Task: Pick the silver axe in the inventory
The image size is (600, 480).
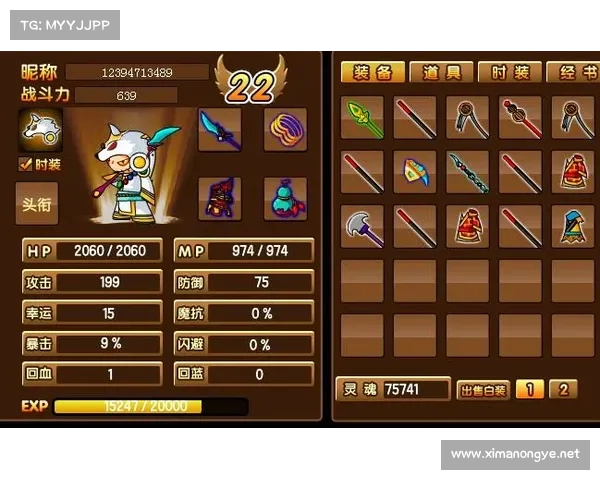Action: tap(362, 226)
